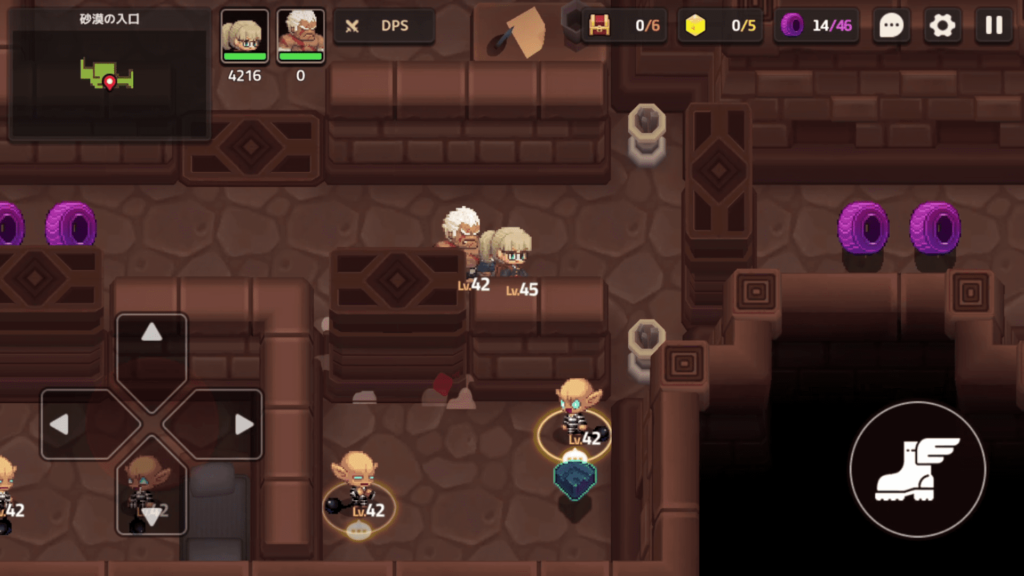
Task: Select the blonde hero portrait
Action: coord(245,38)
